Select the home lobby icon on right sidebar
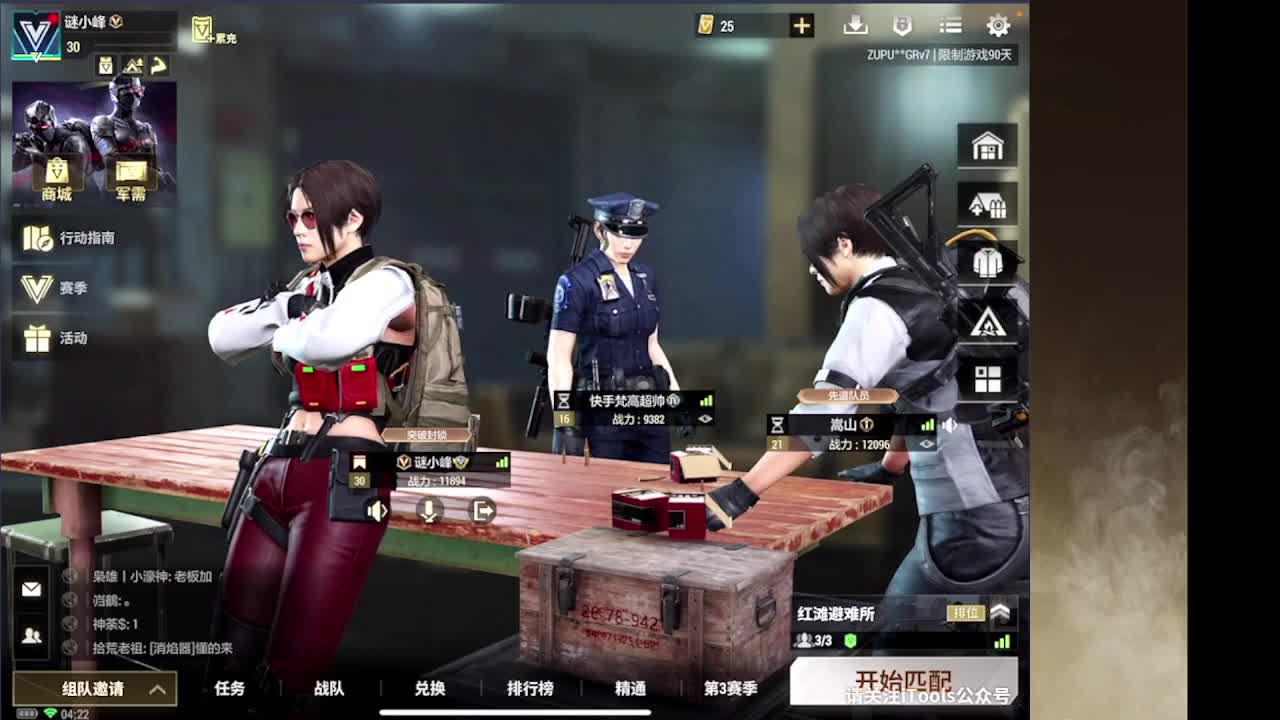The image size is (1280, 720). [988, 144]
